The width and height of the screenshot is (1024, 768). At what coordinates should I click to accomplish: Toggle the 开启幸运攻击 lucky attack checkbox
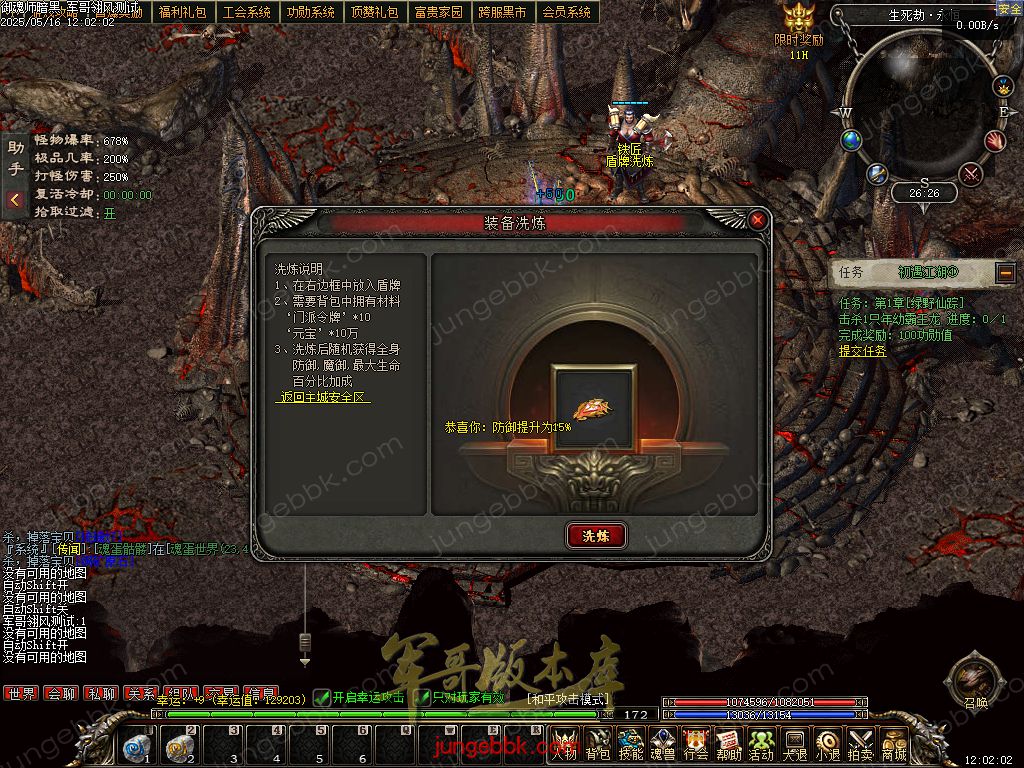tap(322, 697)
